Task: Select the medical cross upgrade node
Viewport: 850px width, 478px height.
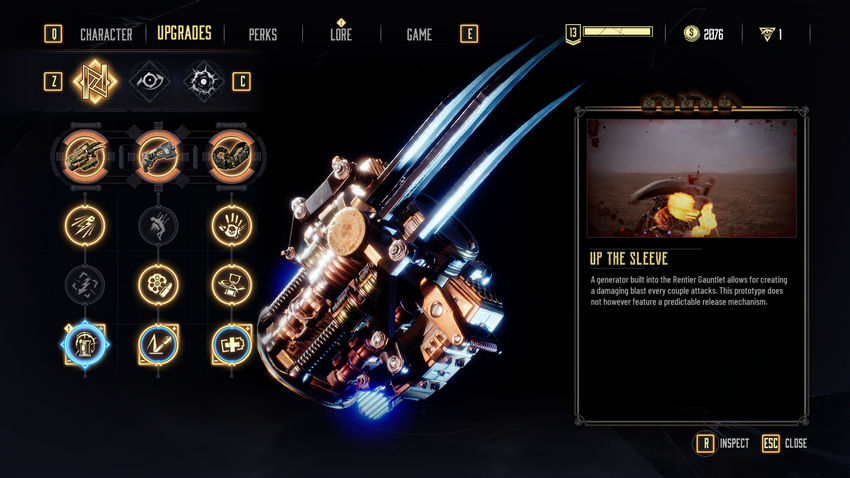Action: (x=232, y=344)
